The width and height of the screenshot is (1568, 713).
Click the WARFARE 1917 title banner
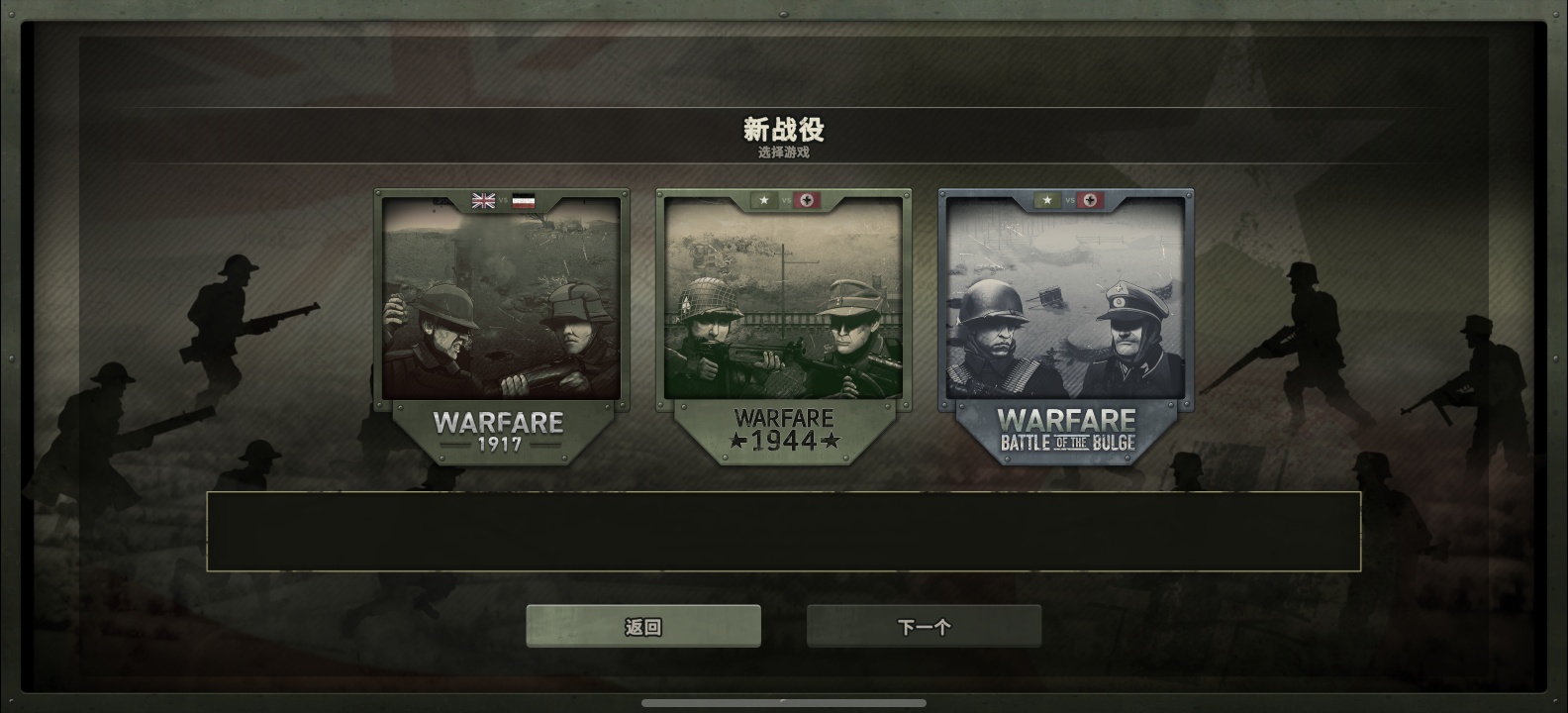498,431
